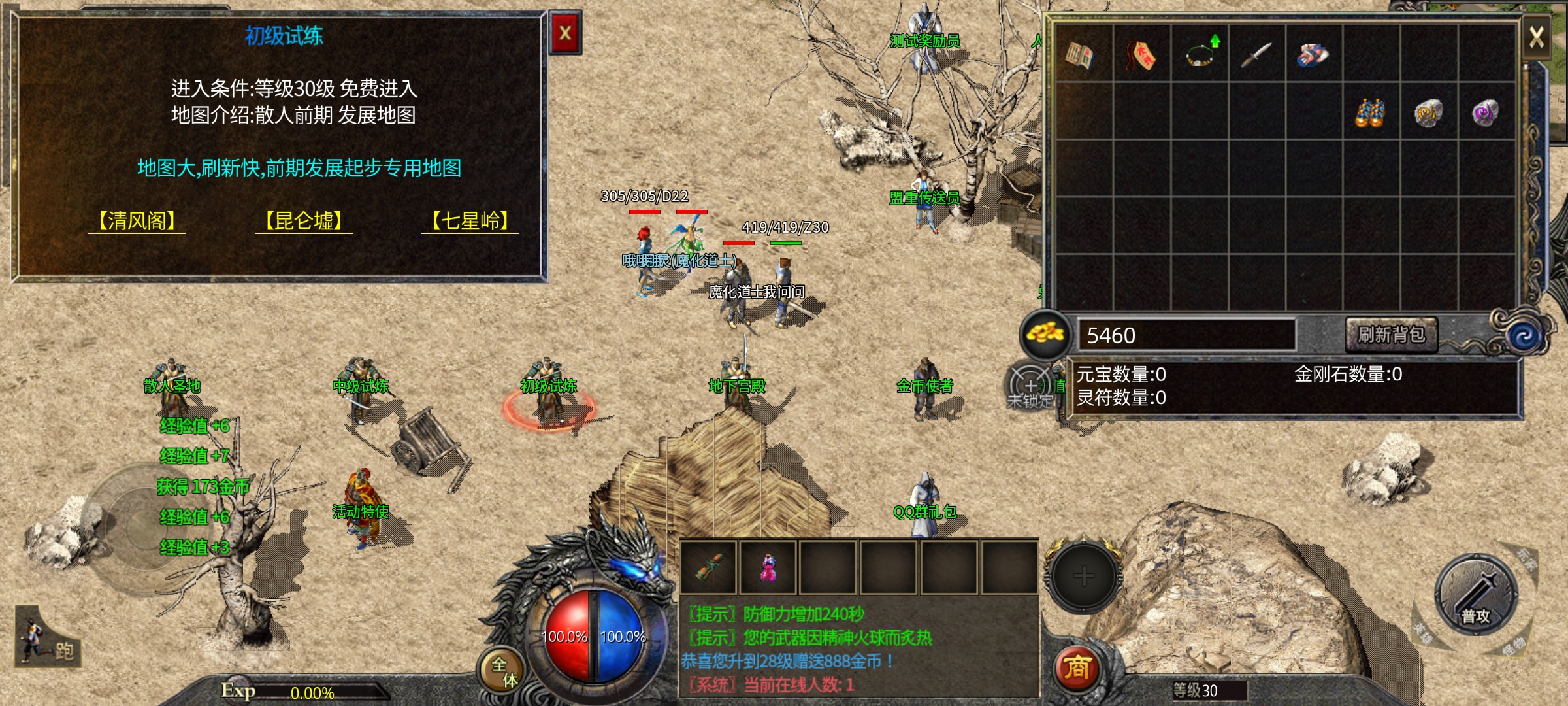Use the purple spiral stone item
The width and height of the screenshot is (1568, 706).
(1486, 112)
